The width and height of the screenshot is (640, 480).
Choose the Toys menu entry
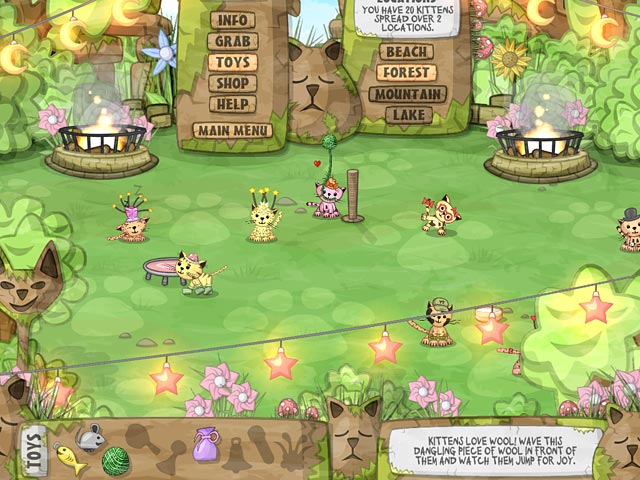(x=232, y=62)
